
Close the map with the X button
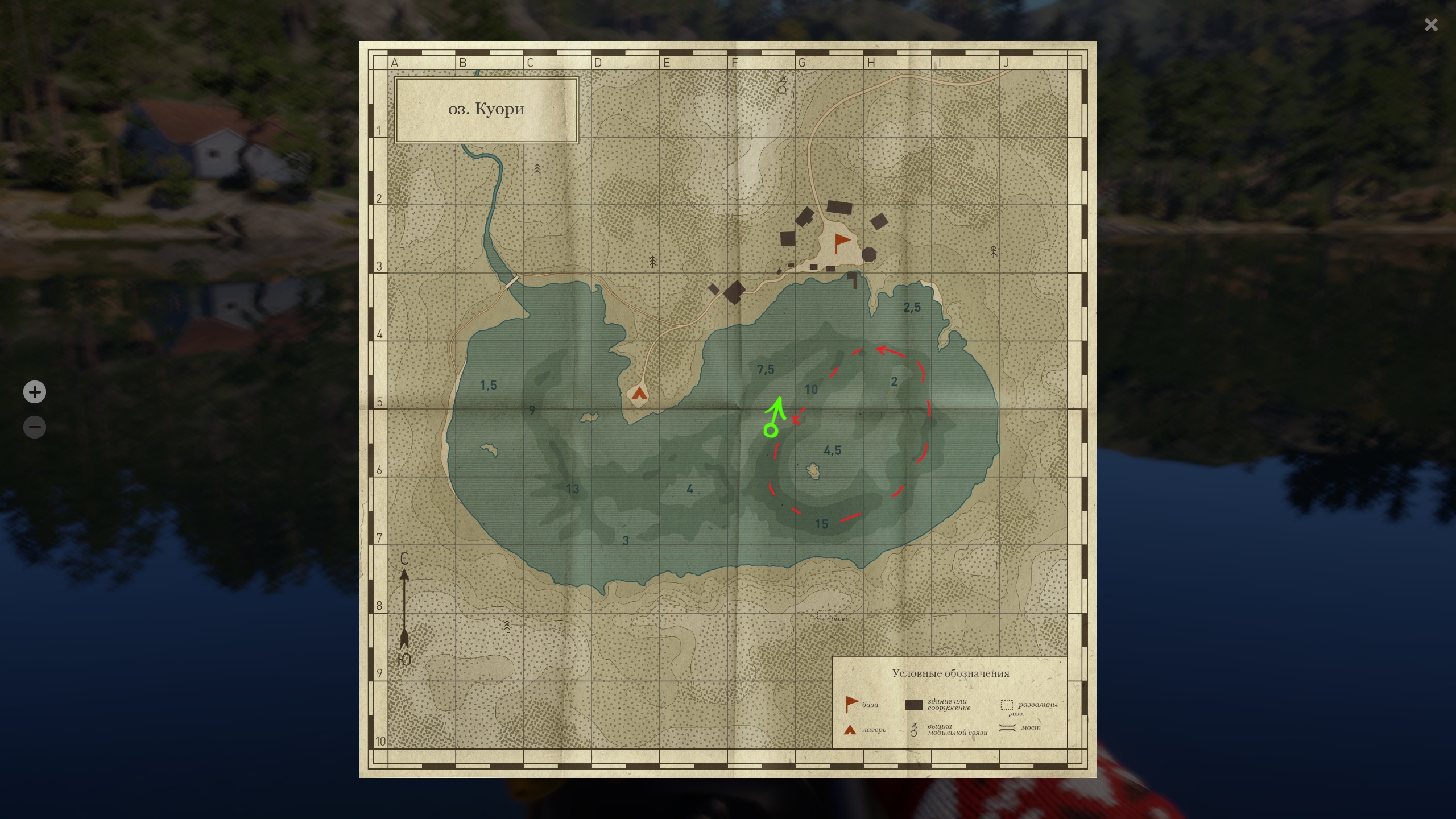(x=1431, y=24)
